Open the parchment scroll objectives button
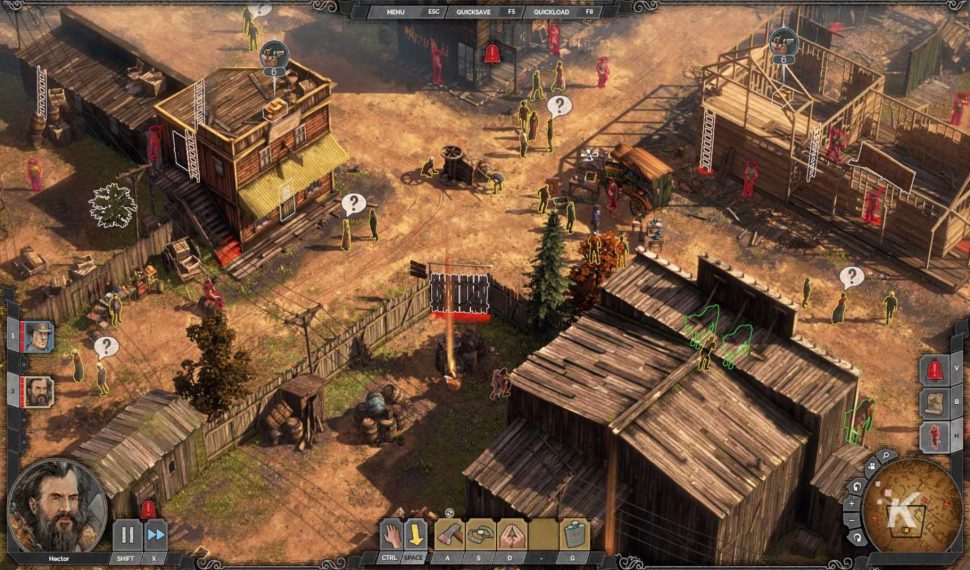970x570 pixels. tap(934, 402)
